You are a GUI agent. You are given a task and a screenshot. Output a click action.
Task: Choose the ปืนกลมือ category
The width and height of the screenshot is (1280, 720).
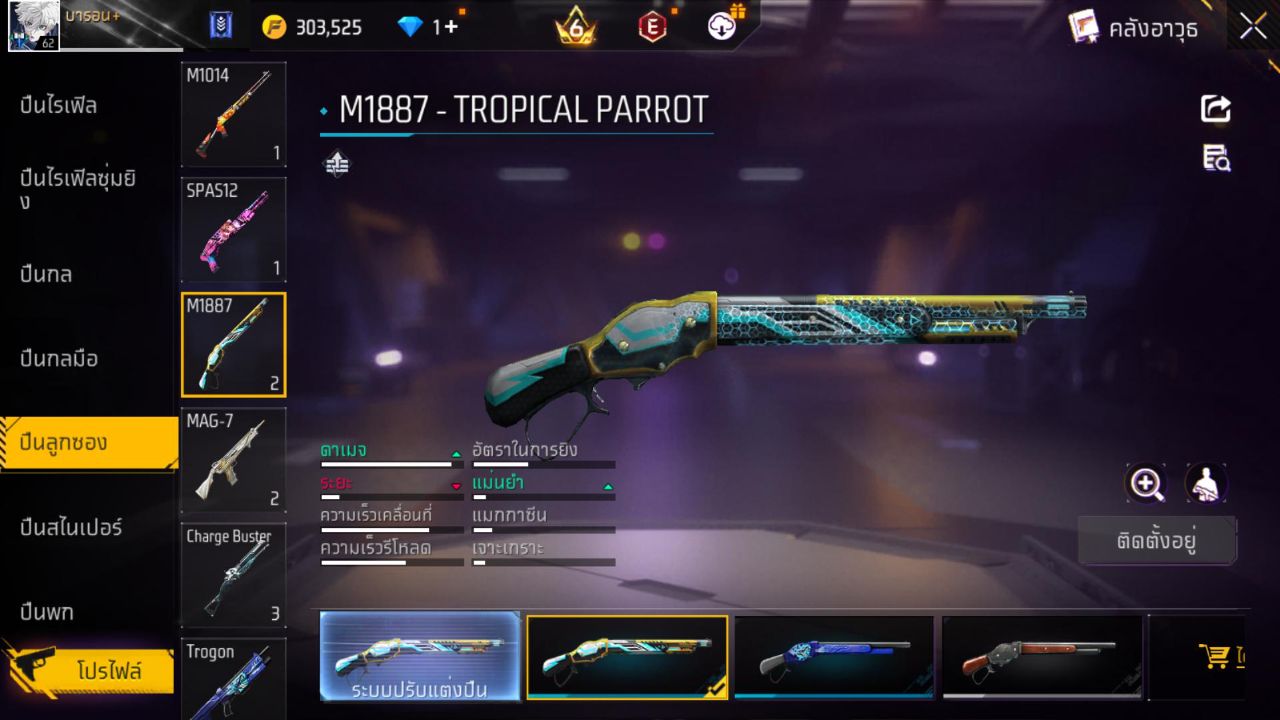[x=59, y=358]
